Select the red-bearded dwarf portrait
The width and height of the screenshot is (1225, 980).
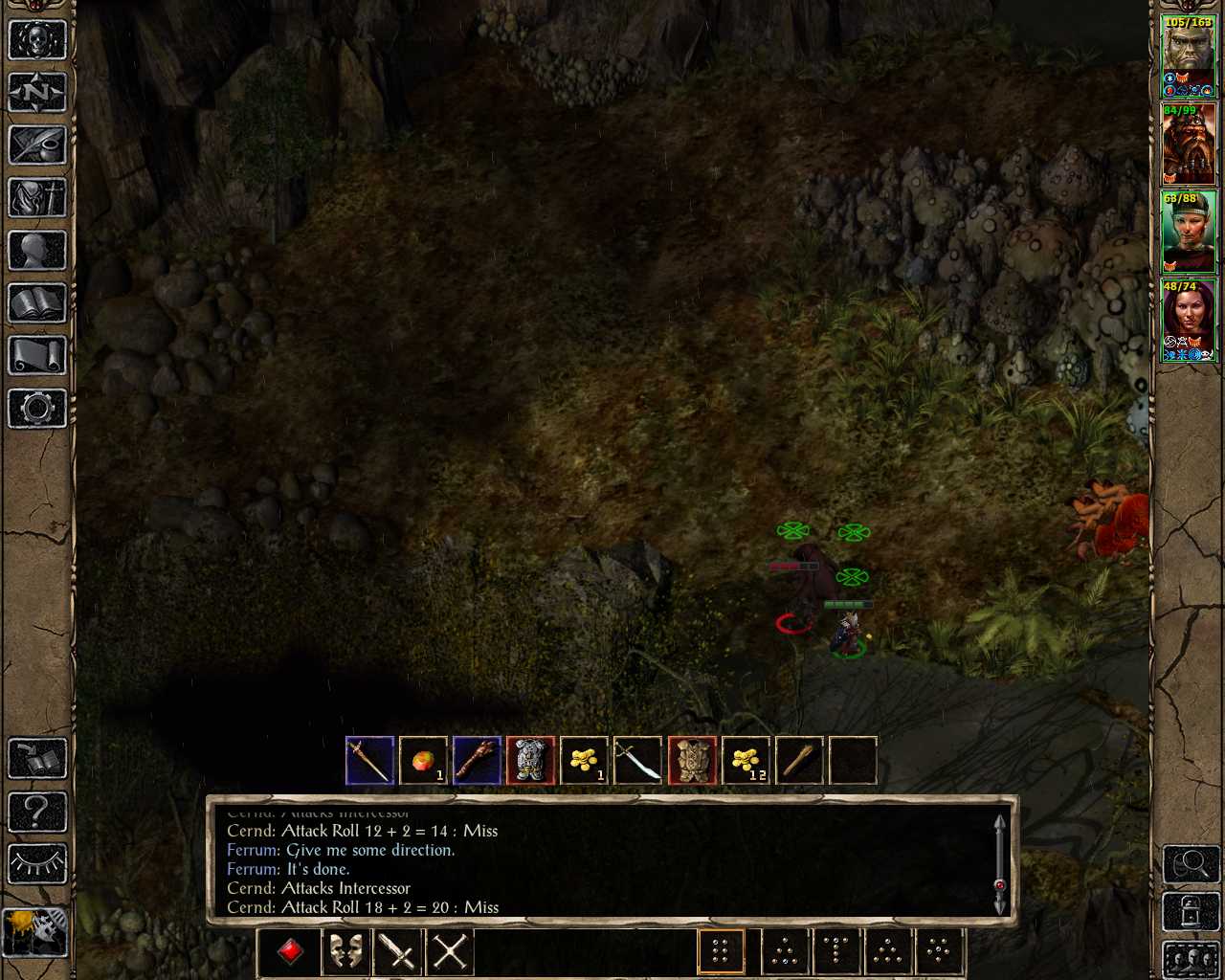pyautogui.click(x=1188, y=145)
